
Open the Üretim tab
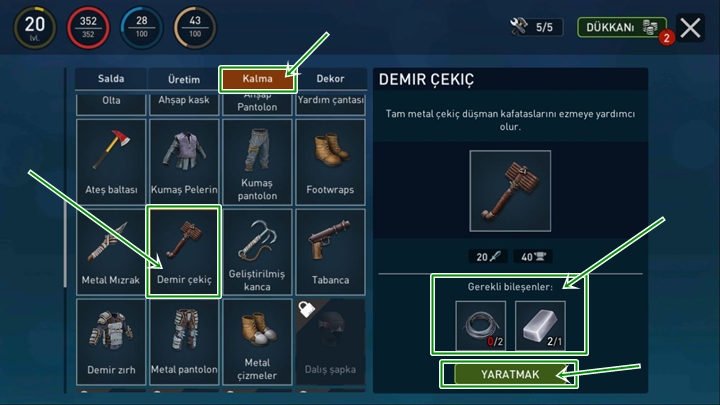pos(184,79)
